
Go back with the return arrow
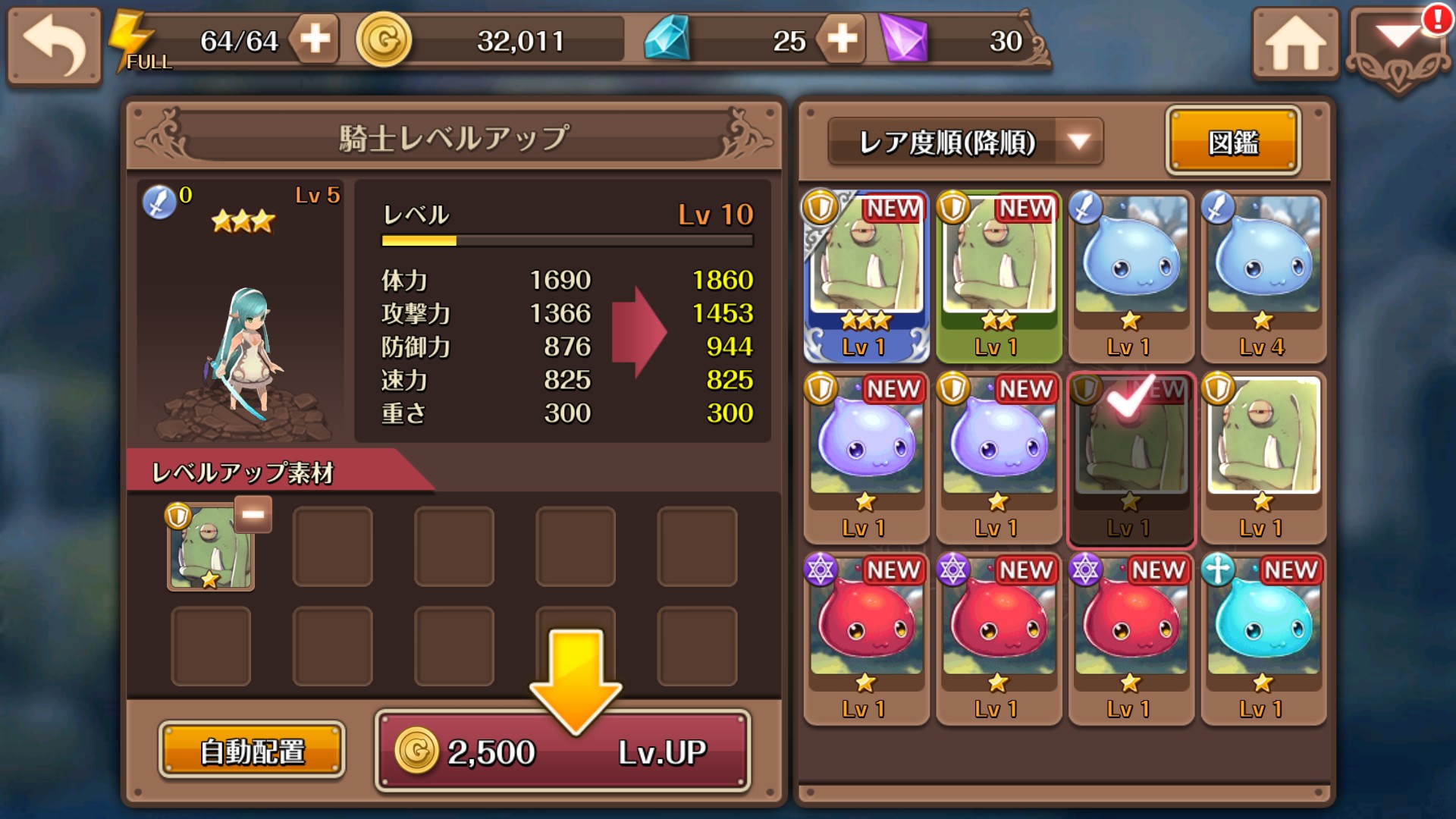tap(54, 44)
